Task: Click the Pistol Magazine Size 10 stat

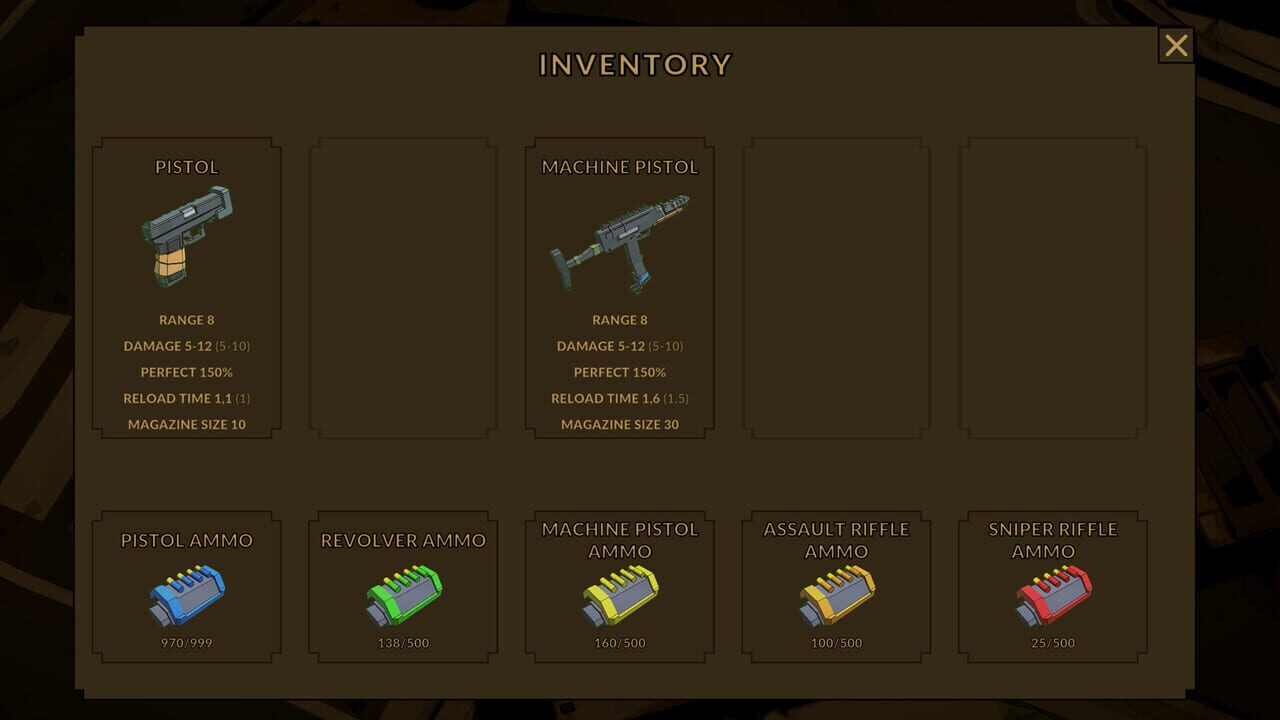Action: click(x=186, y=424)
